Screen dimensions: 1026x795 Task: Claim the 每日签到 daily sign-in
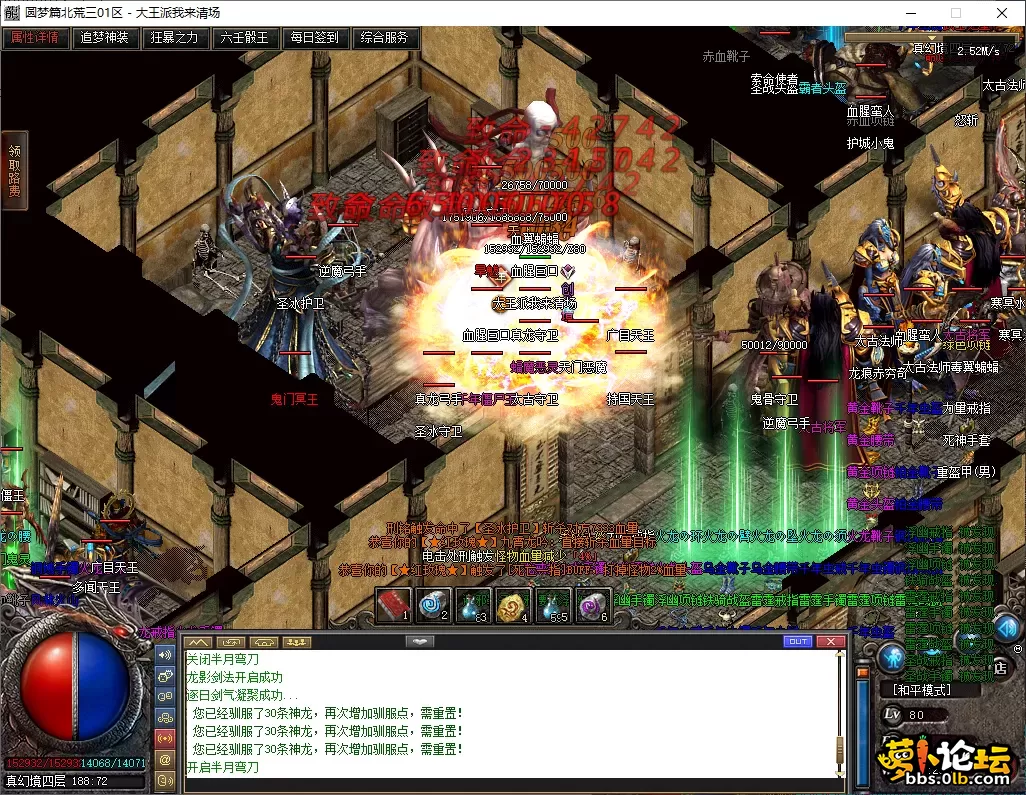(x=315, y=38)
